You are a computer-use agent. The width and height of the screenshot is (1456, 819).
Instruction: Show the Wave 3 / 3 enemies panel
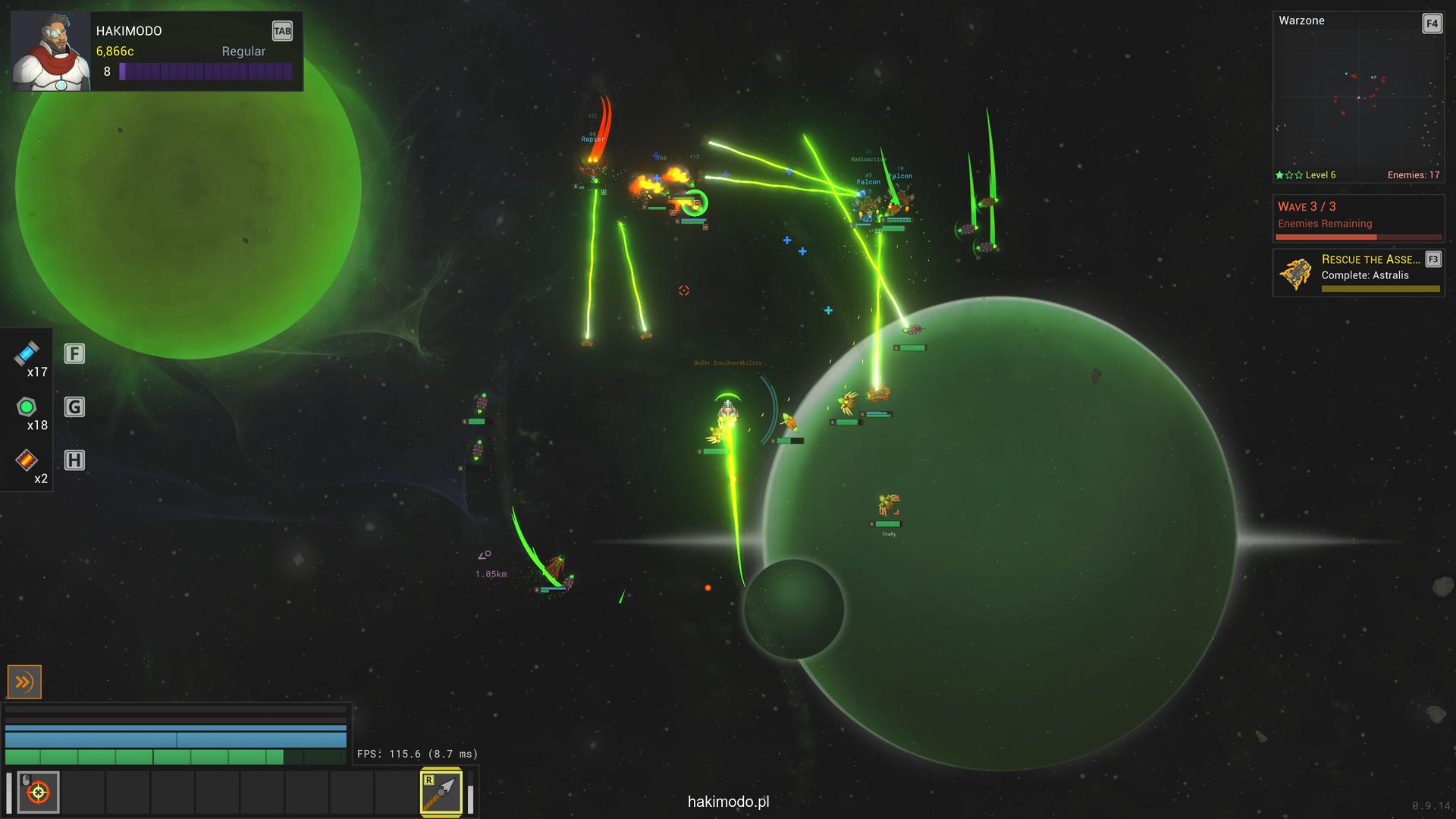(1357, 218)
